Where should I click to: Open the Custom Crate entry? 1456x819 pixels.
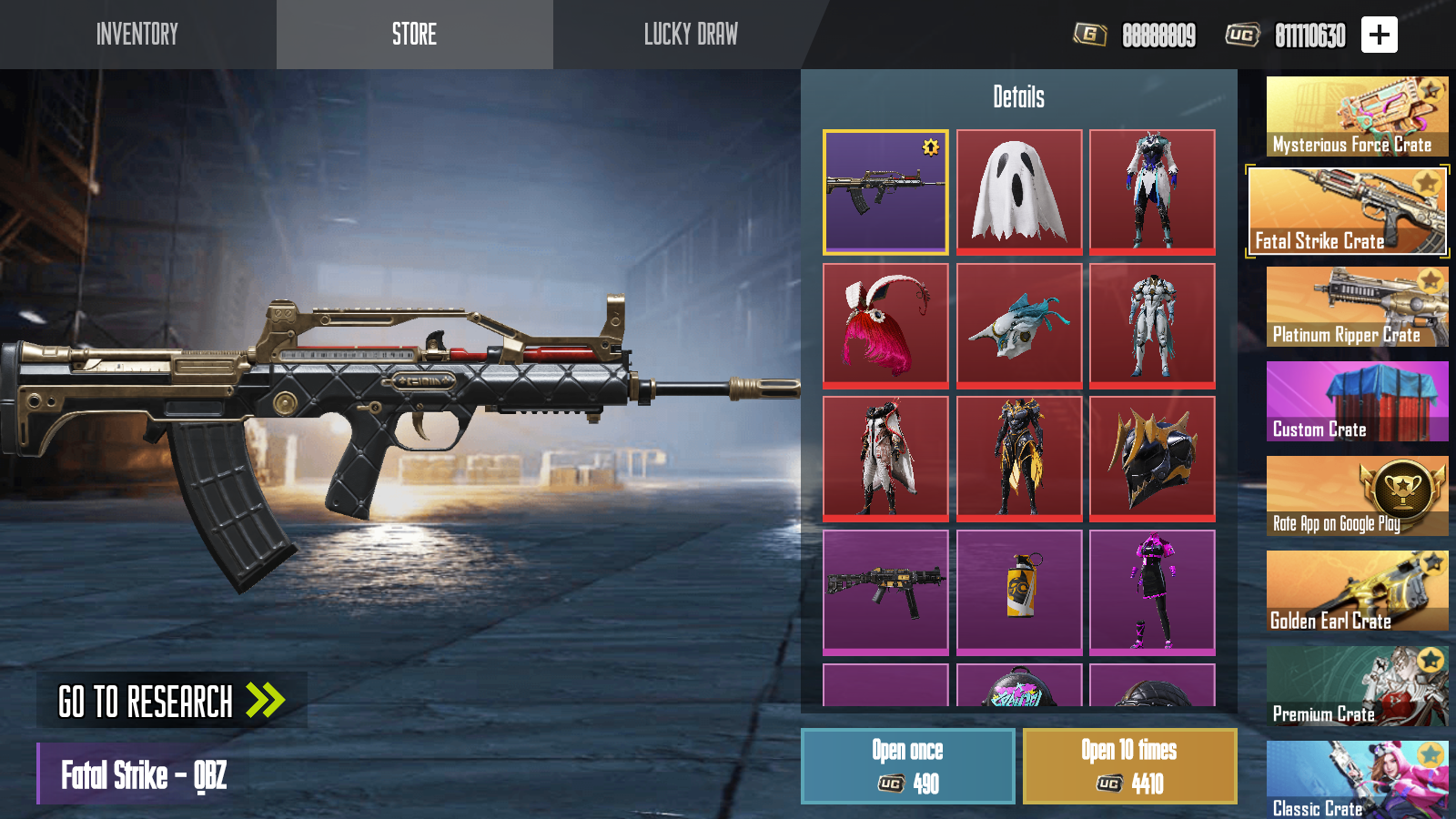[x=1357, y=401]
